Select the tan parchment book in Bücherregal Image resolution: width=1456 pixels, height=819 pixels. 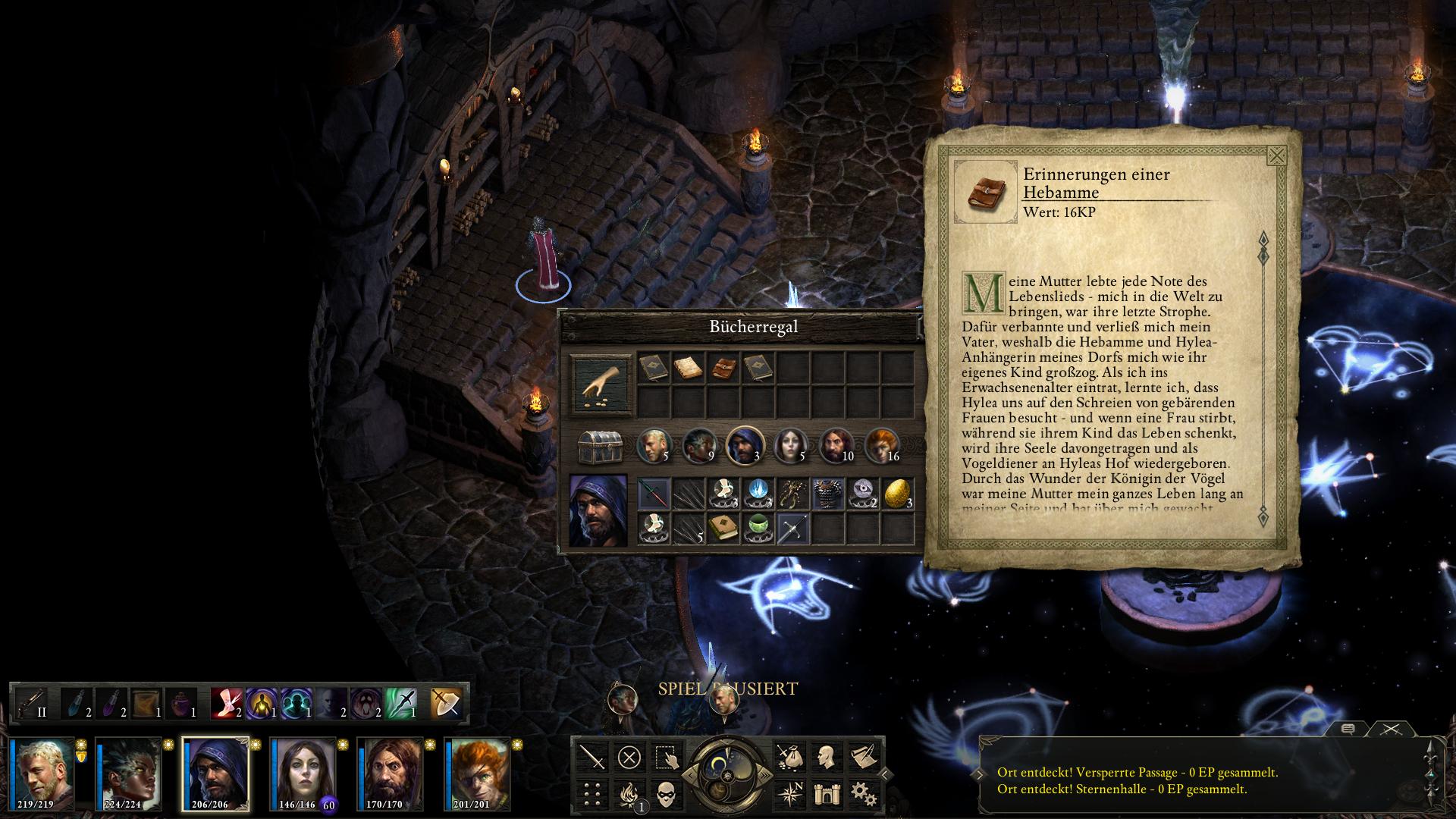click(x=688, y=369)
